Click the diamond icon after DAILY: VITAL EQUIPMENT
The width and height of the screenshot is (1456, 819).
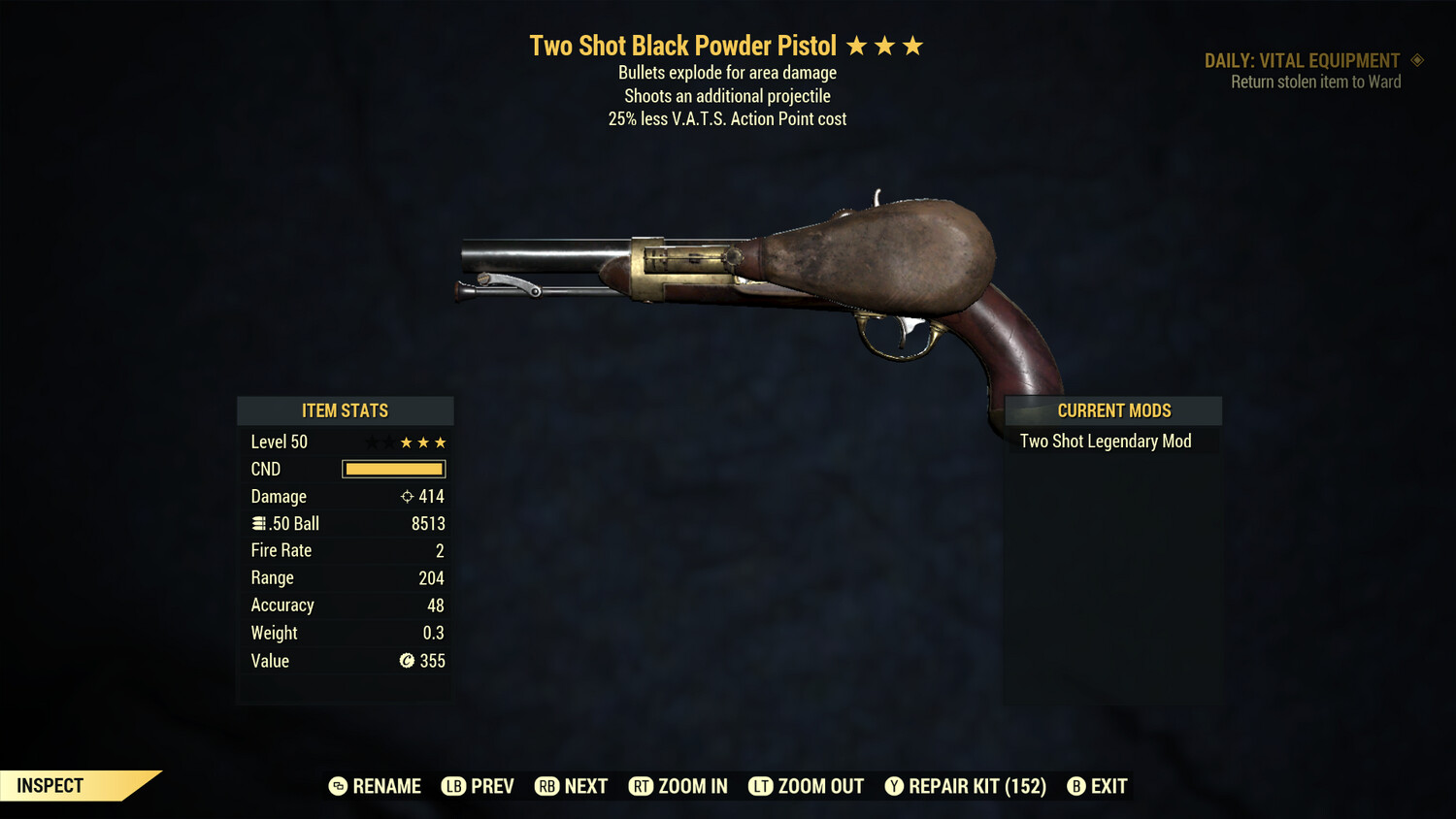click(1417, 60)
